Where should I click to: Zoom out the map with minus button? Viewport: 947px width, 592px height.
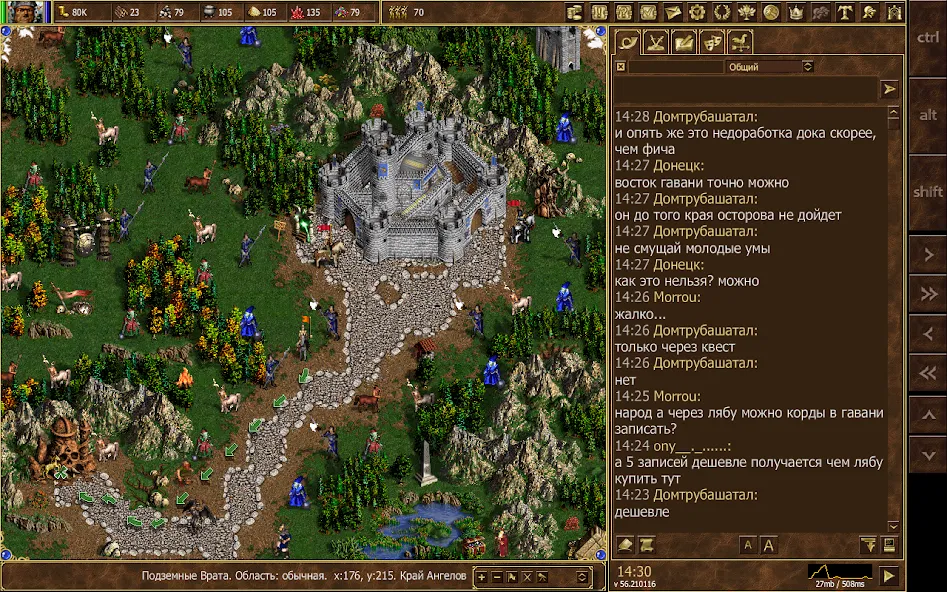click(x=497, y=577)
